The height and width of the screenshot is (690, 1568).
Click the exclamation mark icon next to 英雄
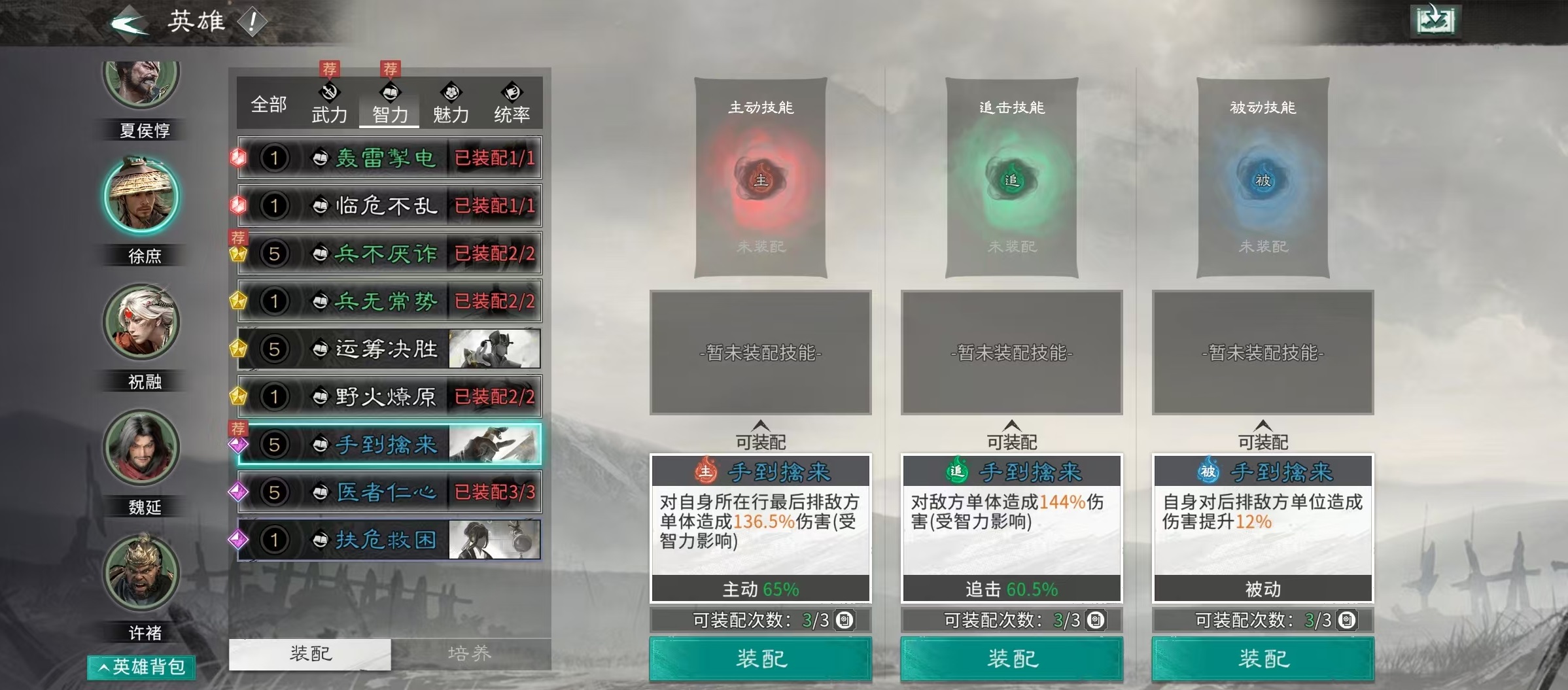coord(251,21)
